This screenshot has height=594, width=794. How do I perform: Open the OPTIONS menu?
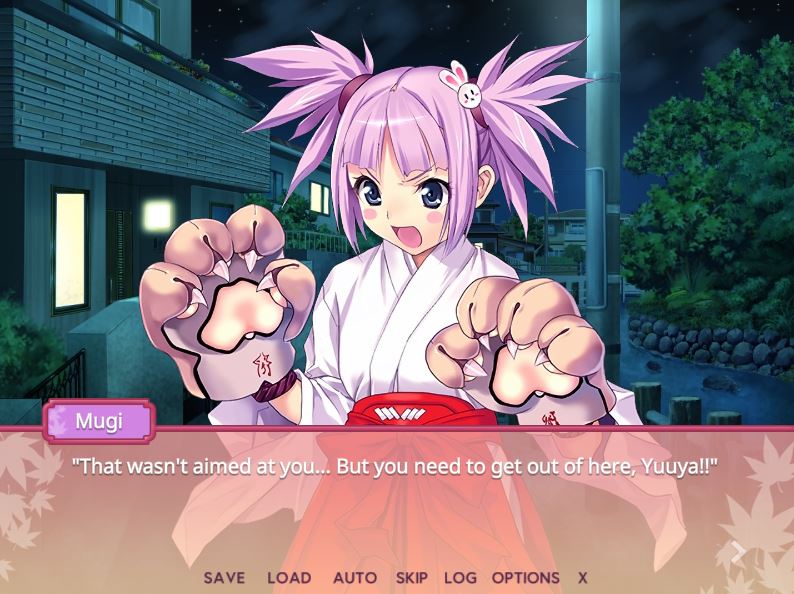point(525,578)
